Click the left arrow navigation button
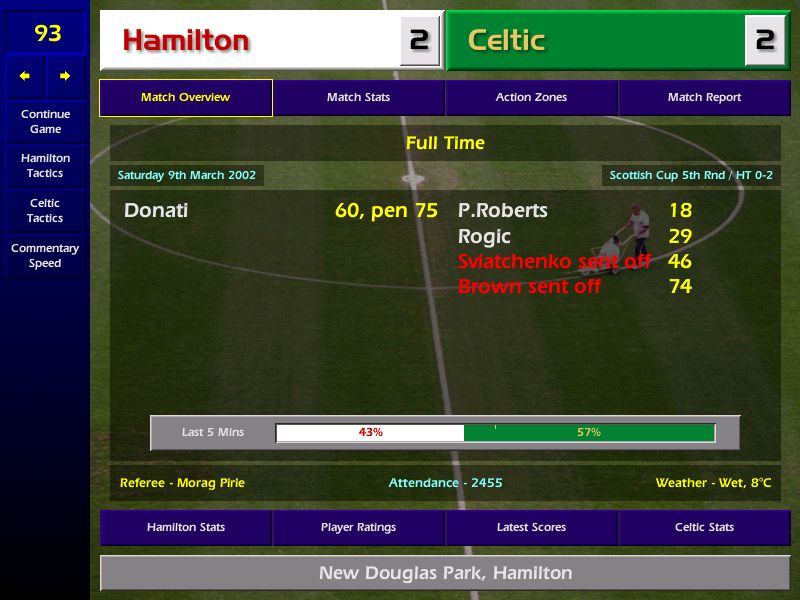Screen dimensions: 800x600 (25, 76)
